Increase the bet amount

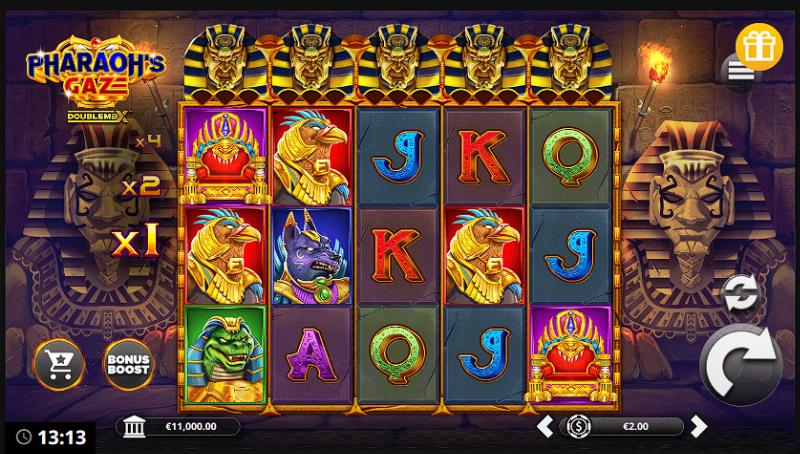pyautogui.click(x=699, y=427)
